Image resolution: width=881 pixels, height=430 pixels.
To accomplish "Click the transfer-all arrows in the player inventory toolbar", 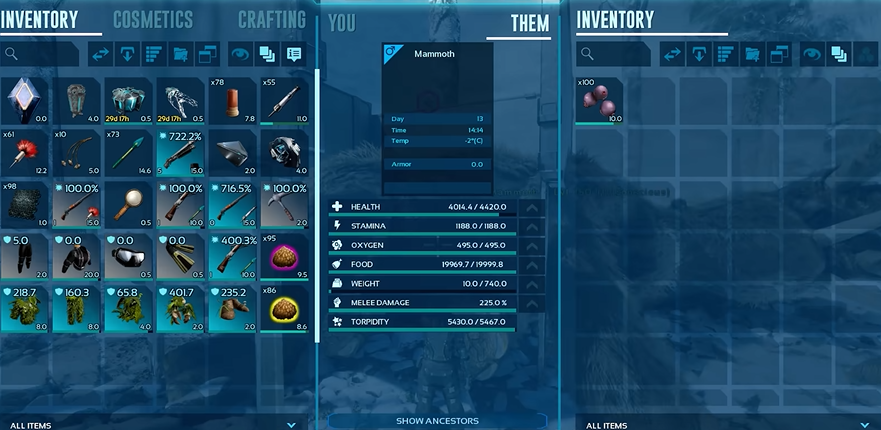I will coord(102,54).
